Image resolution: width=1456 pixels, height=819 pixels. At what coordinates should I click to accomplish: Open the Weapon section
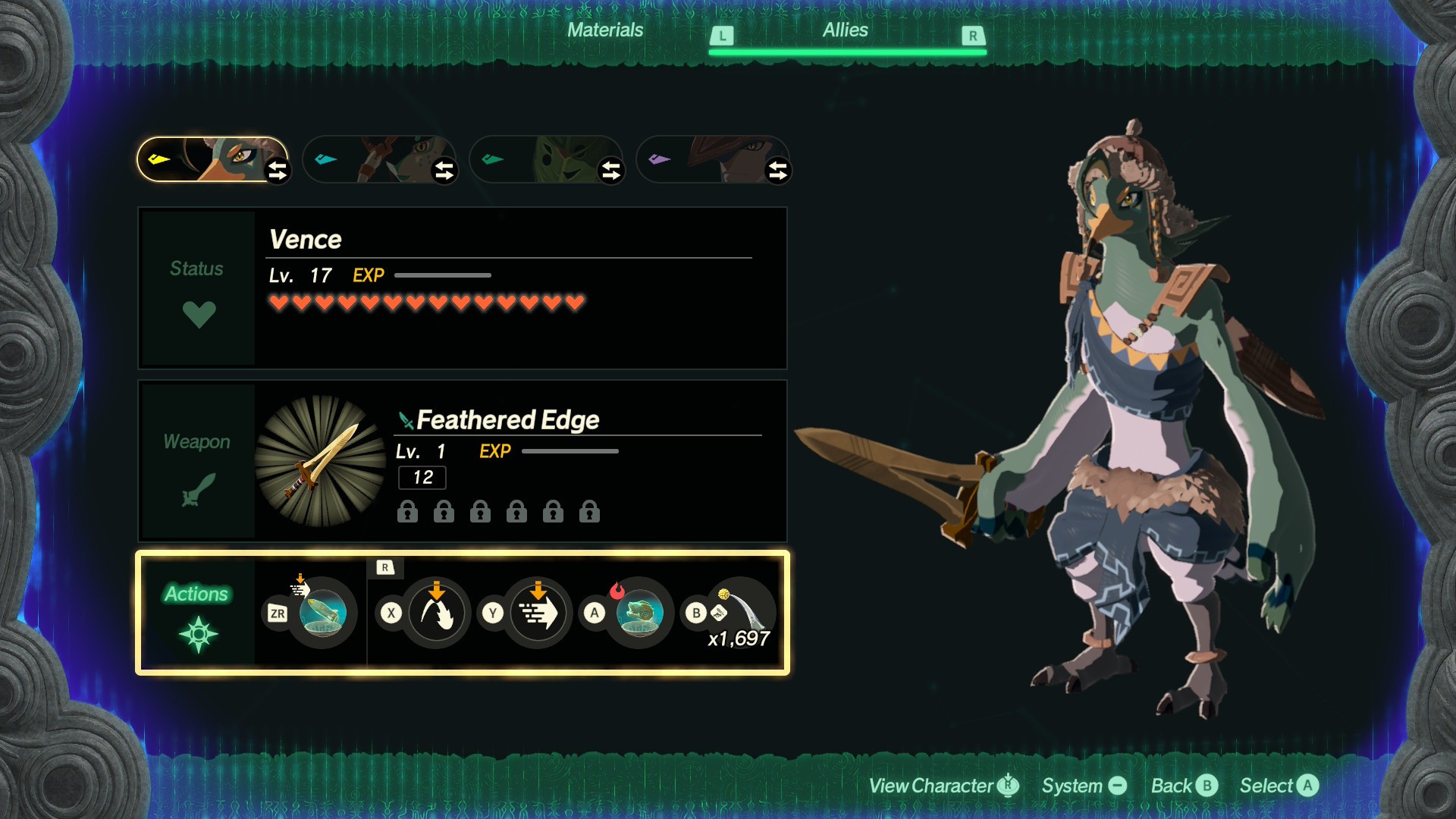coord(197,461)
